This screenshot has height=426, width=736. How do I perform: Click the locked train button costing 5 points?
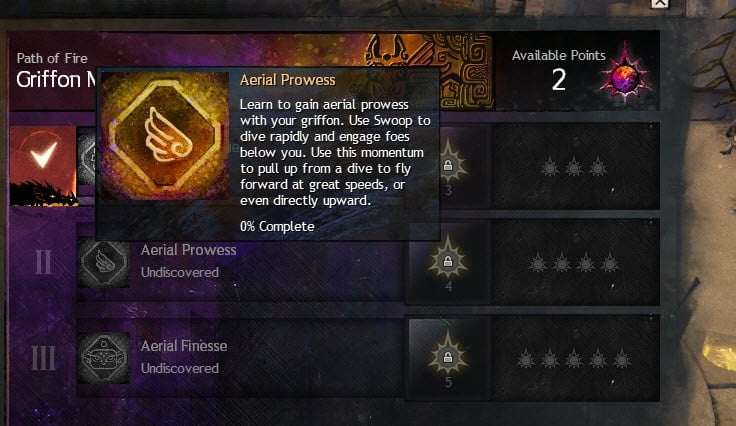[x=448, y=357]
